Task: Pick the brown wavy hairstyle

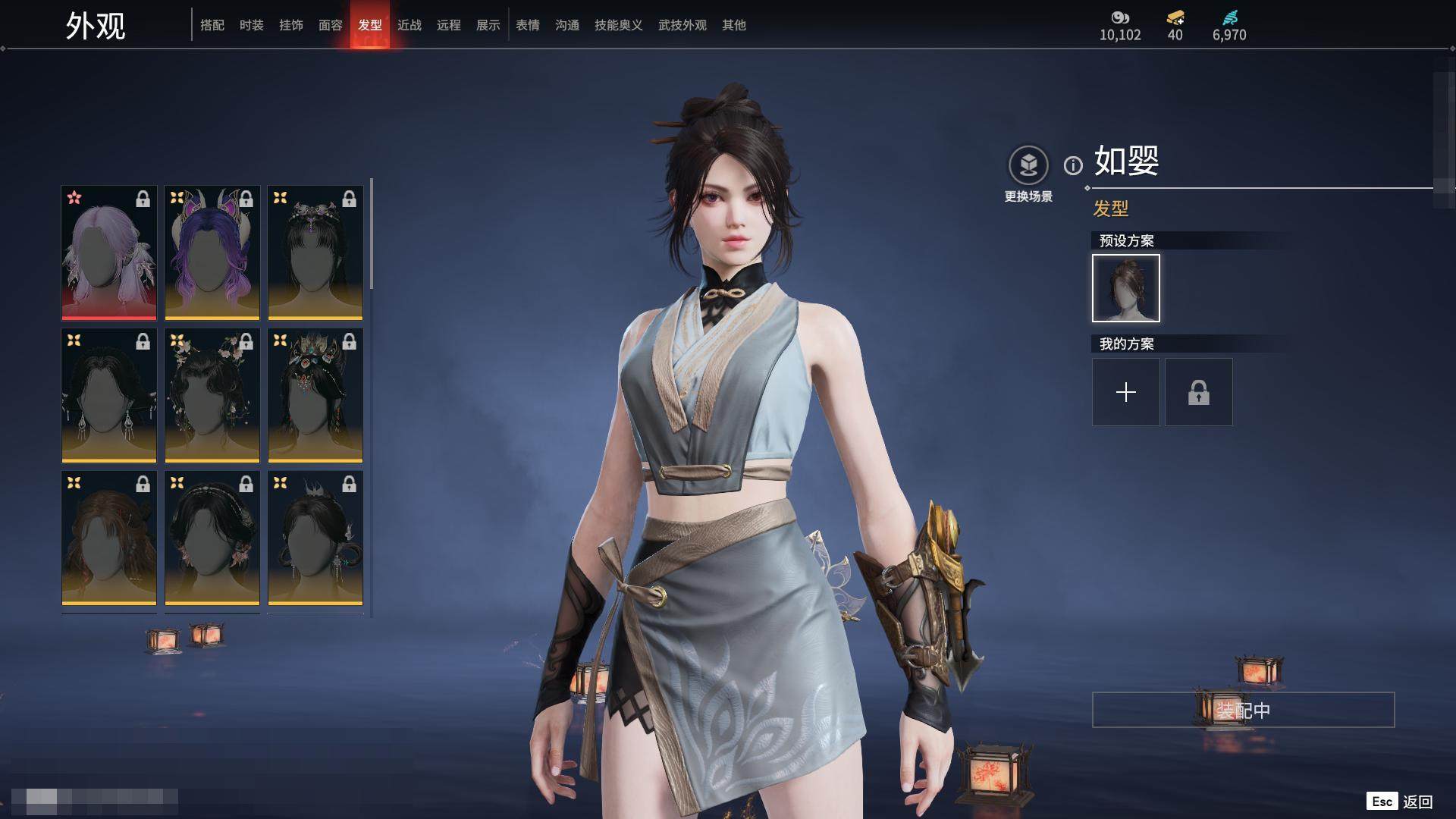Action: [x=109, y=538]
